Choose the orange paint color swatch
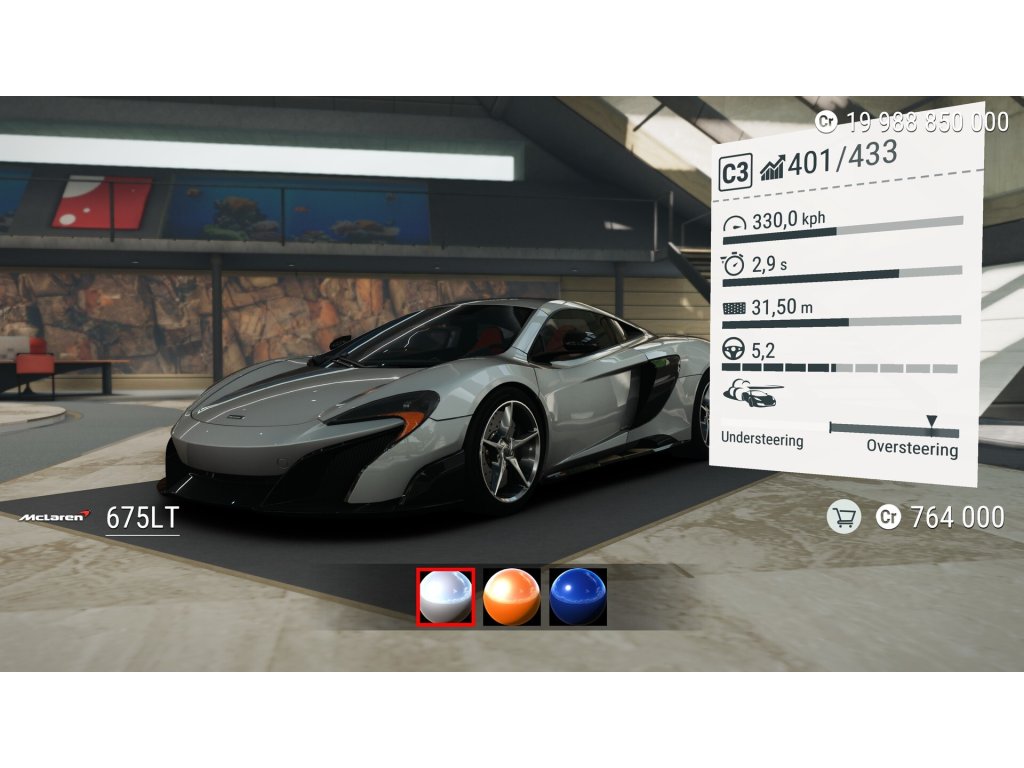 (x=511, y=597)
